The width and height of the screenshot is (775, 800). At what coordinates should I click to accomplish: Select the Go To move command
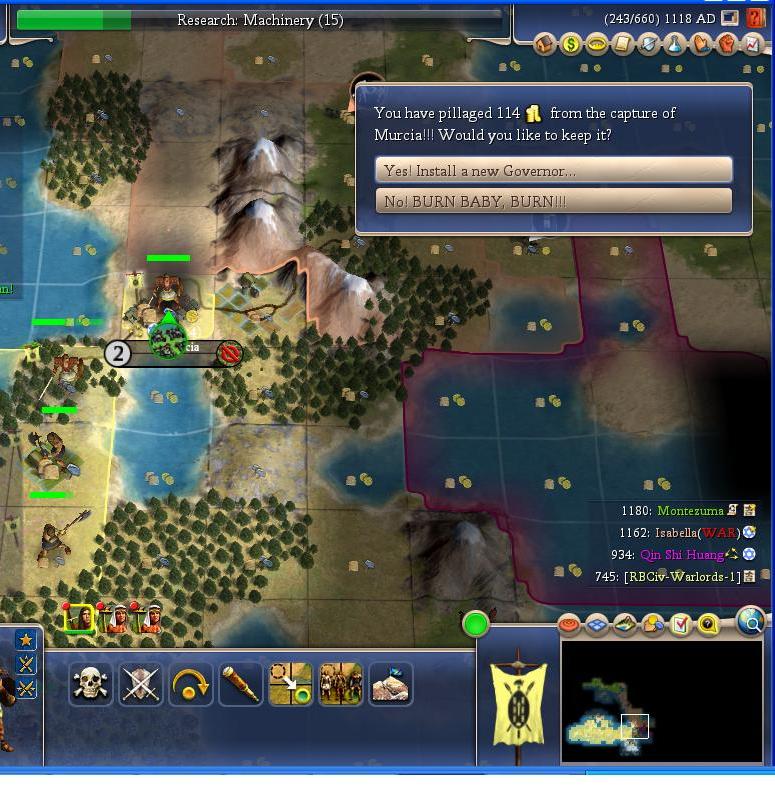point(290,685)
